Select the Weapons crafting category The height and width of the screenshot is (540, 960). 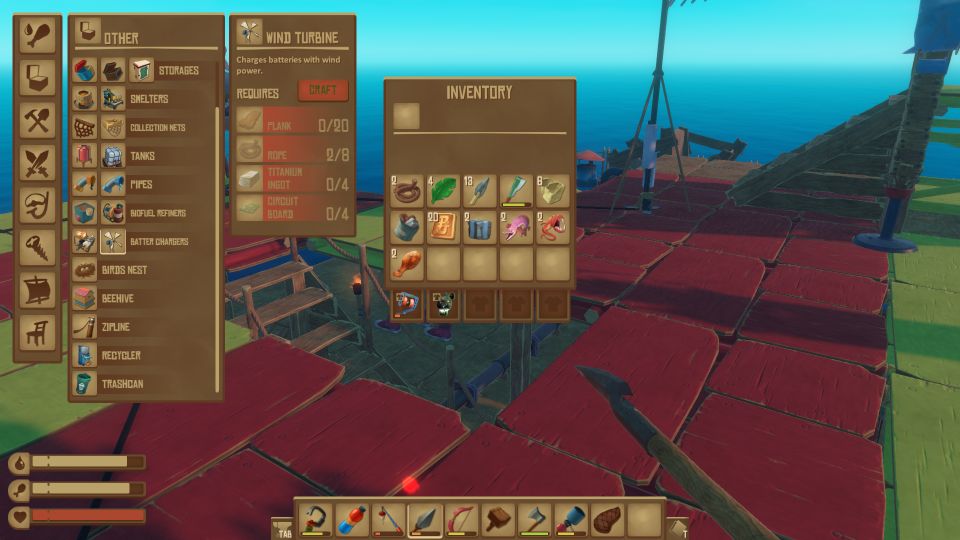tap(38, 162)
